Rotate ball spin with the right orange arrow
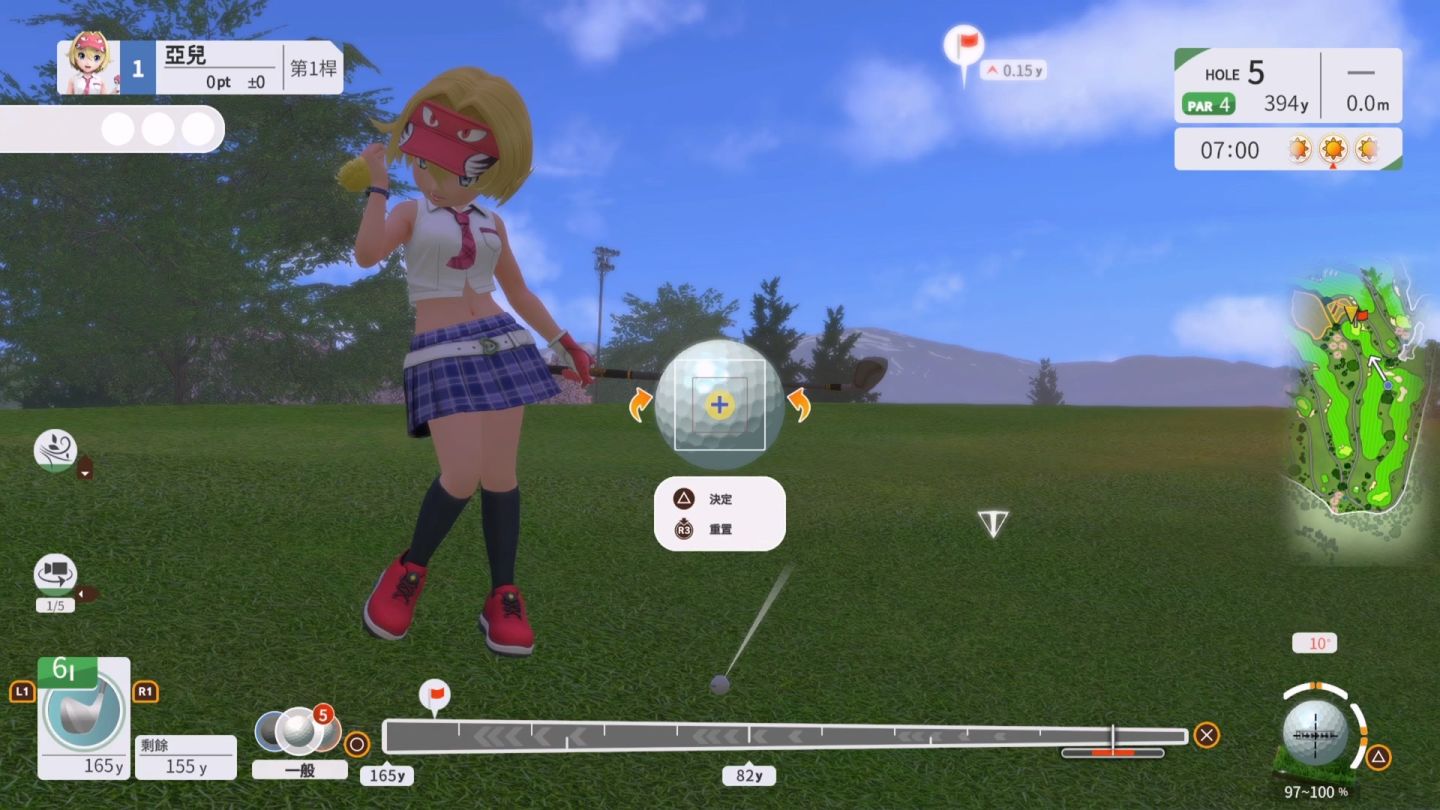This screenshot has height=810, width=1440. click(x=799, y=406)
